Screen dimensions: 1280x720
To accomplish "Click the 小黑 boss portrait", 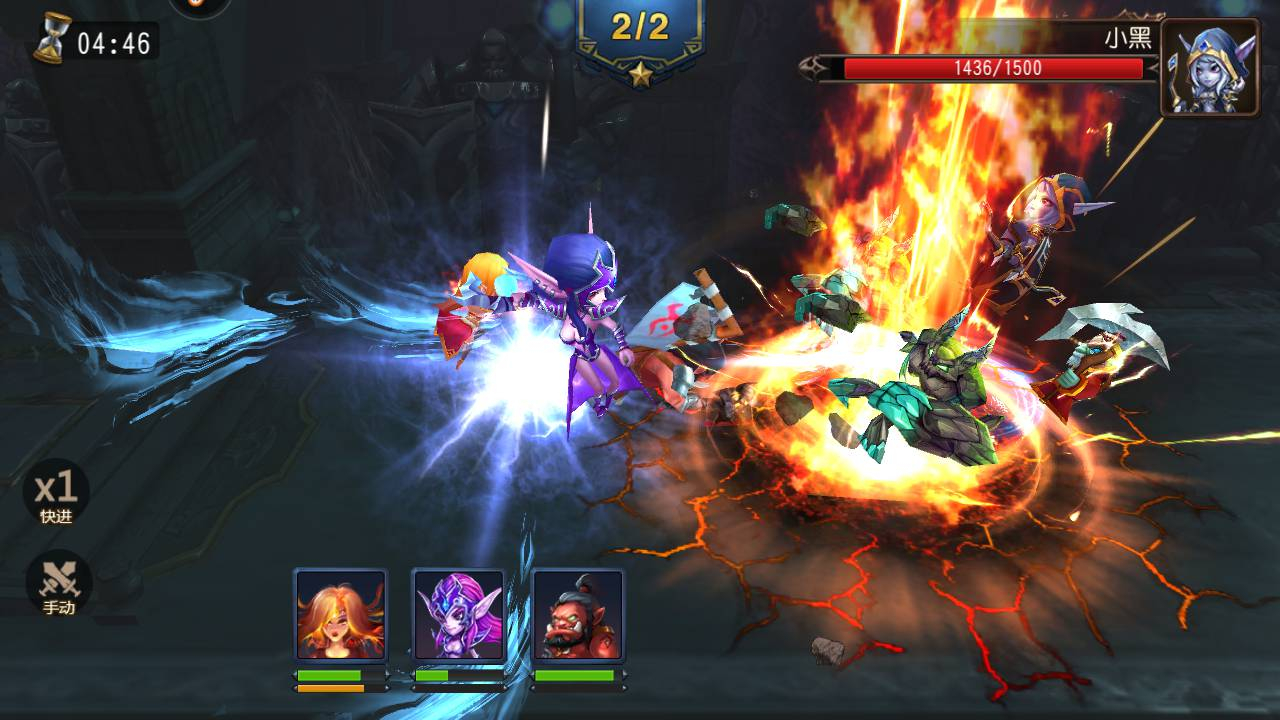I will point(1209,67).
